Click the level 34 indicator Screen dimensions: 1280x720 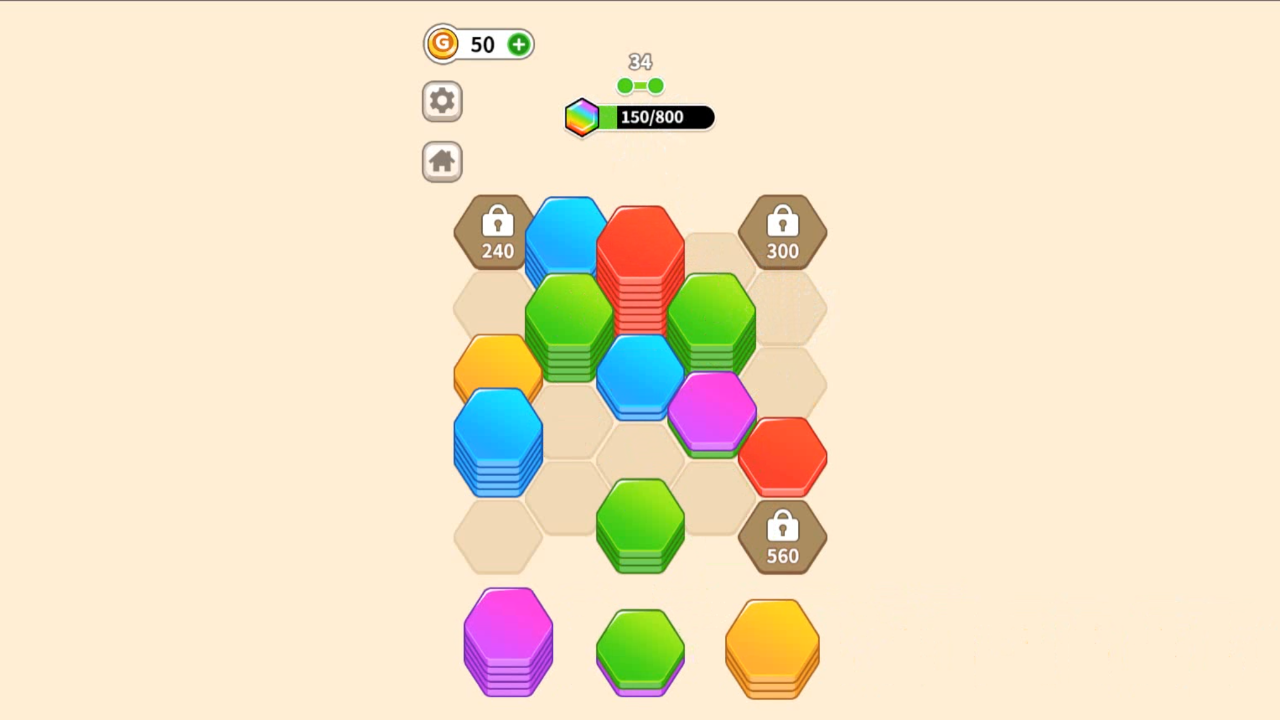pos(640,61)
